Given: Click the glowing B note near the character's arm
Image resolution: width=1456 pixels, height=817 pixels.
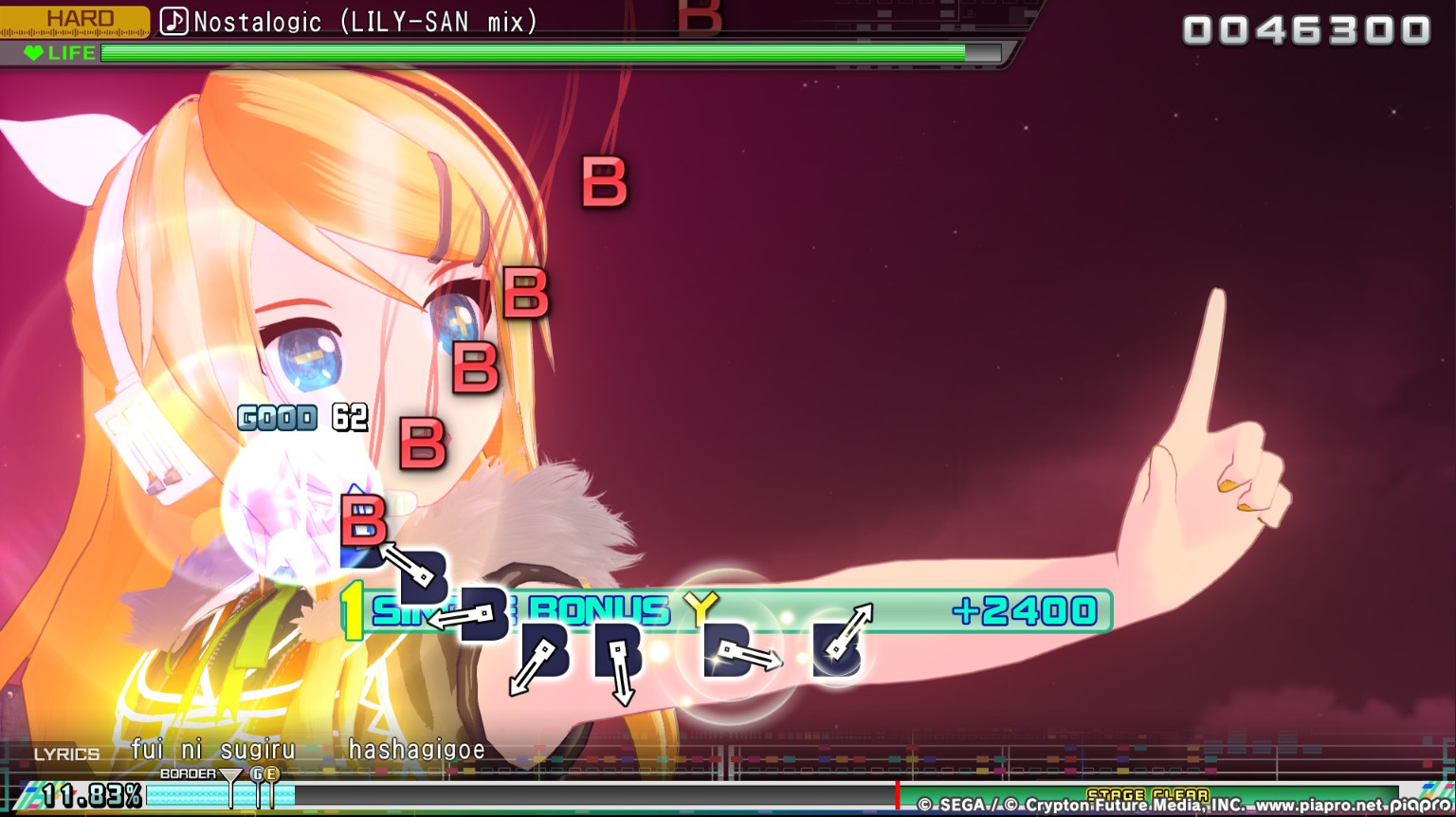Looking at the screenshot, I should pyautogui.click(x=732, y=650).
